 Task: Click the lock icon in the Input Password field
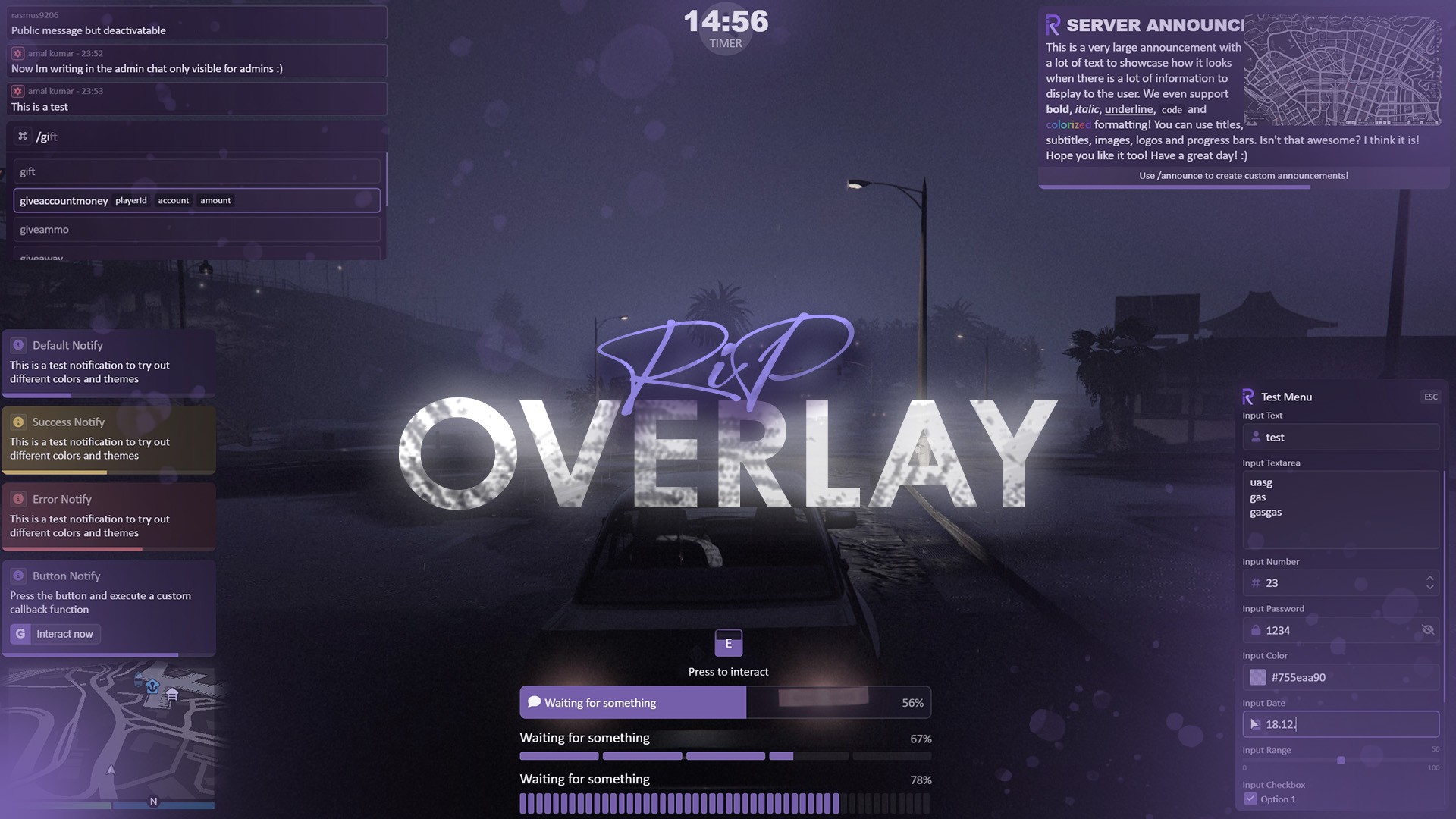point(1257,630)
